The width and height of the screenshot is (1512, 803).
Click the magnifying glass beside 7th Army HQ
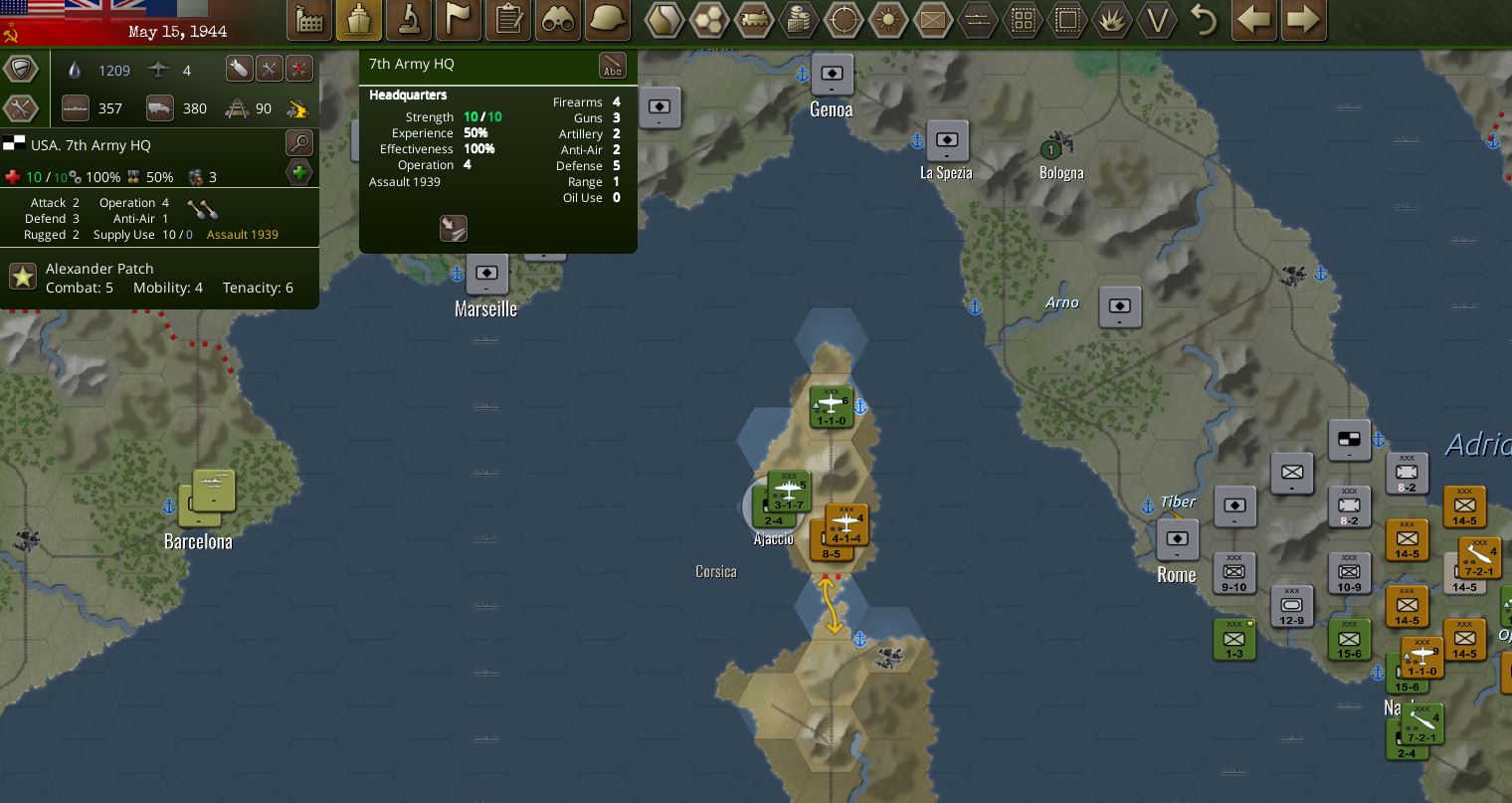299,142
